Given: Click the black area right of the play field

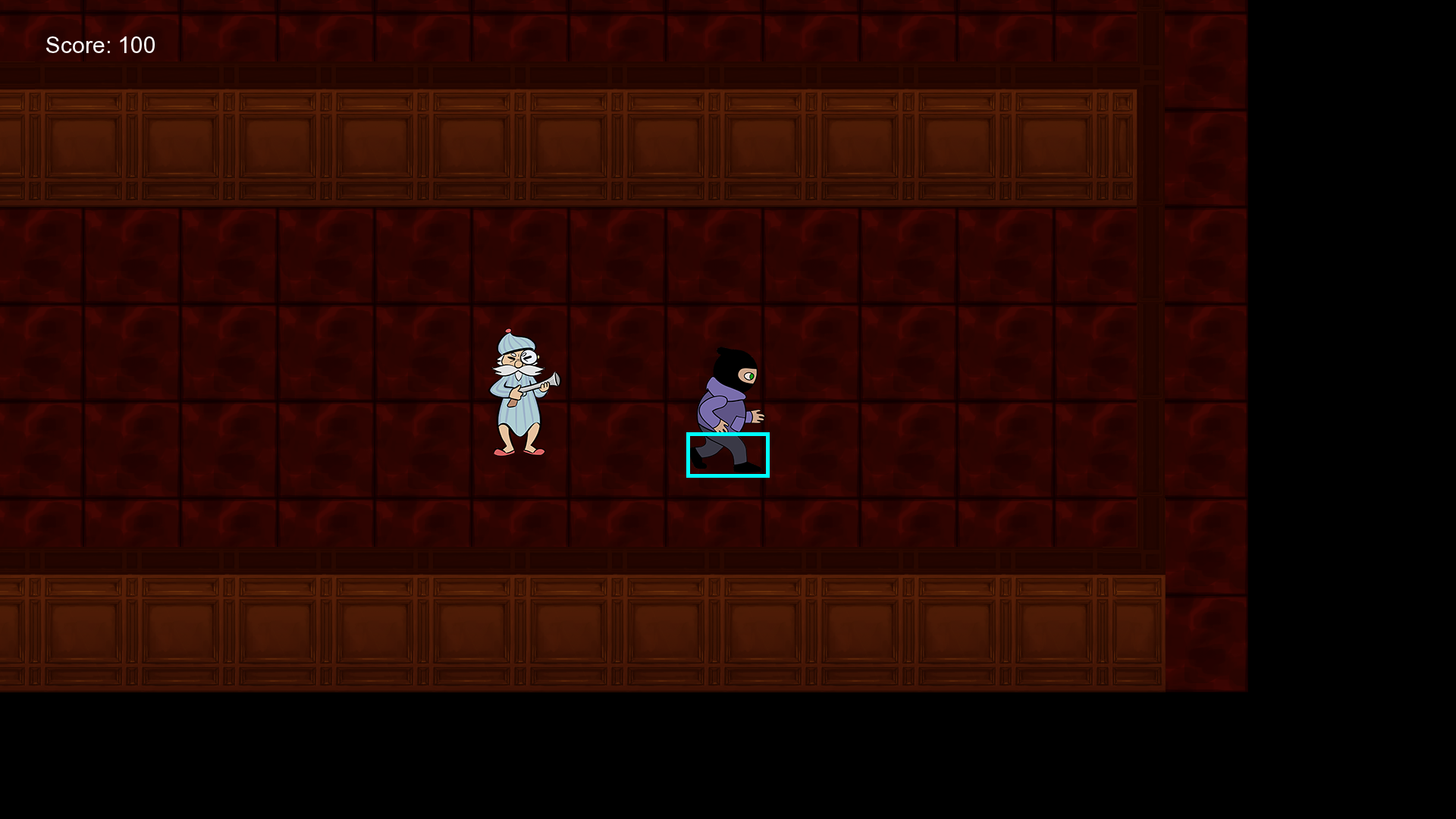Looking at the screenshot, I should click(1350, 379).
